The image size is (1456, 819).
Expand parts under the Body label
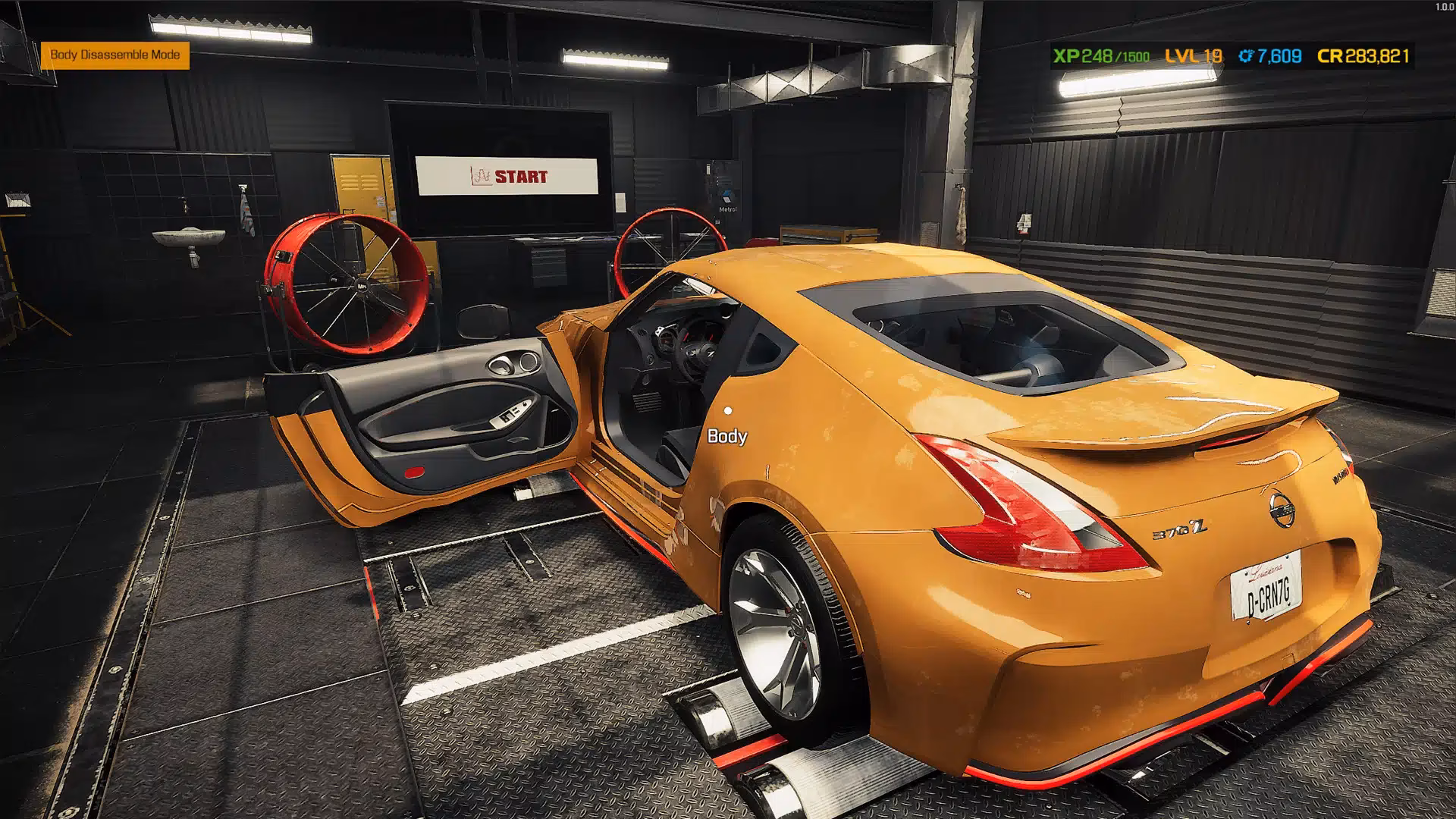(x=726, y=437)
